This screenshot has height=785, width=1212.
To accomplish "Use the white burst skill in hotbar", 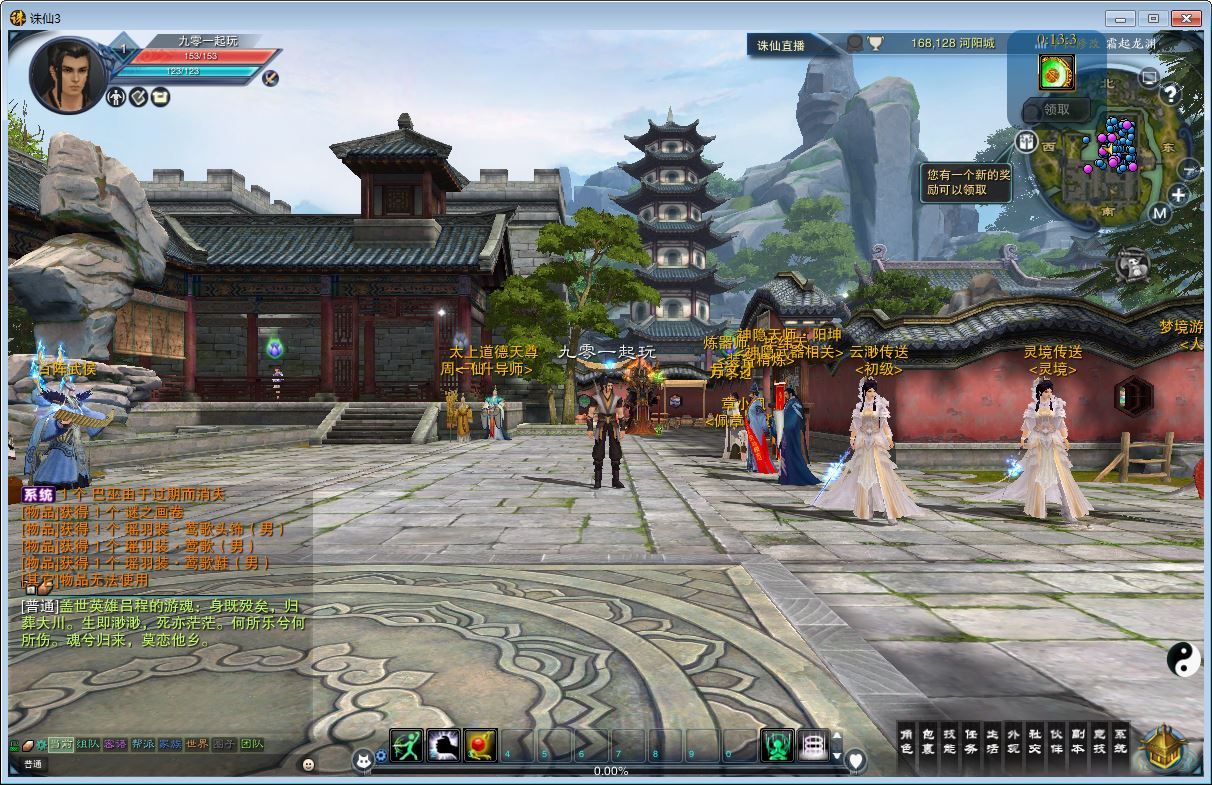I will (x=443, y=745).
